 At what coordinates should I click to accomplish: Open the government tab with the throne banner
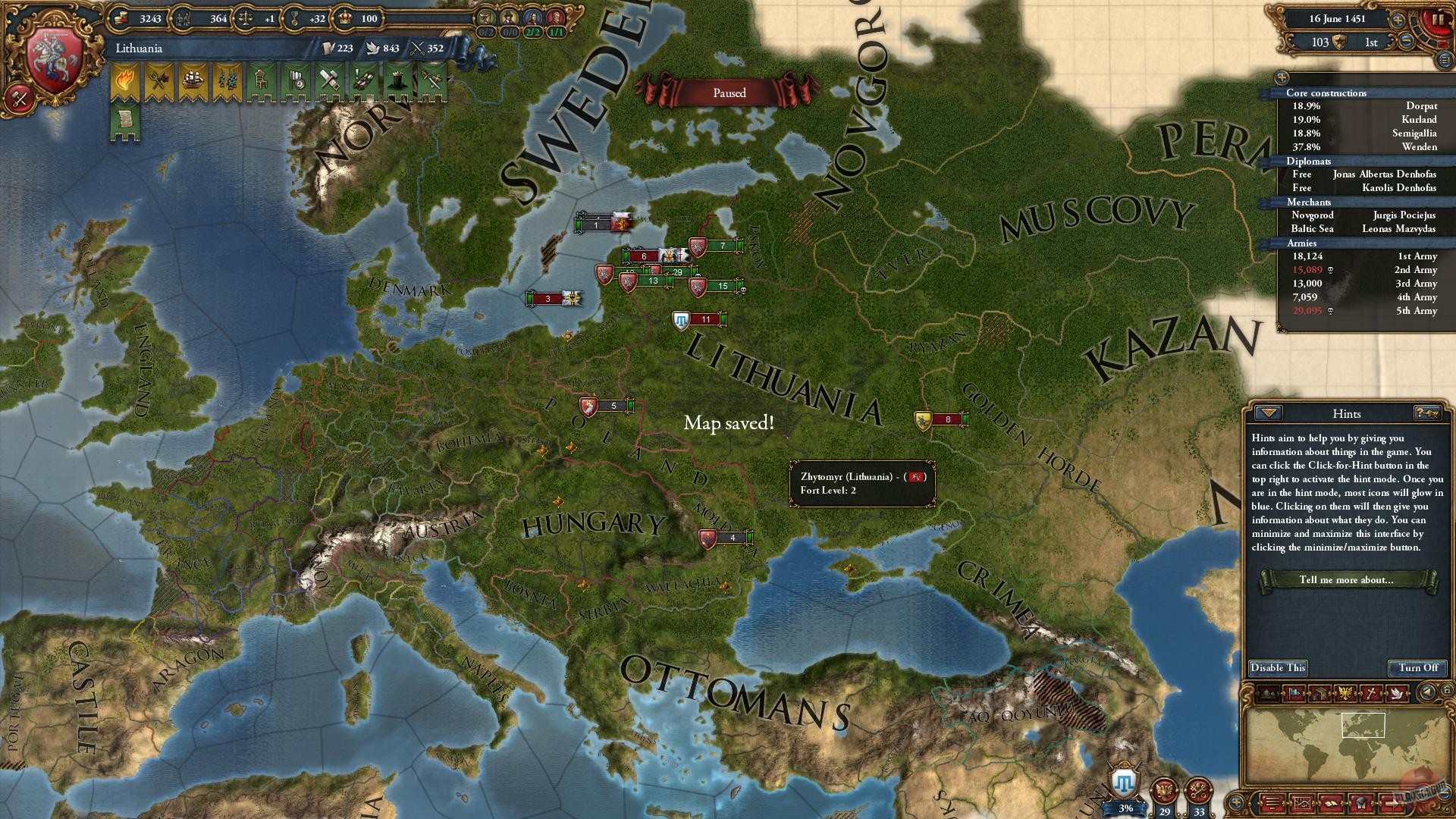262,80
